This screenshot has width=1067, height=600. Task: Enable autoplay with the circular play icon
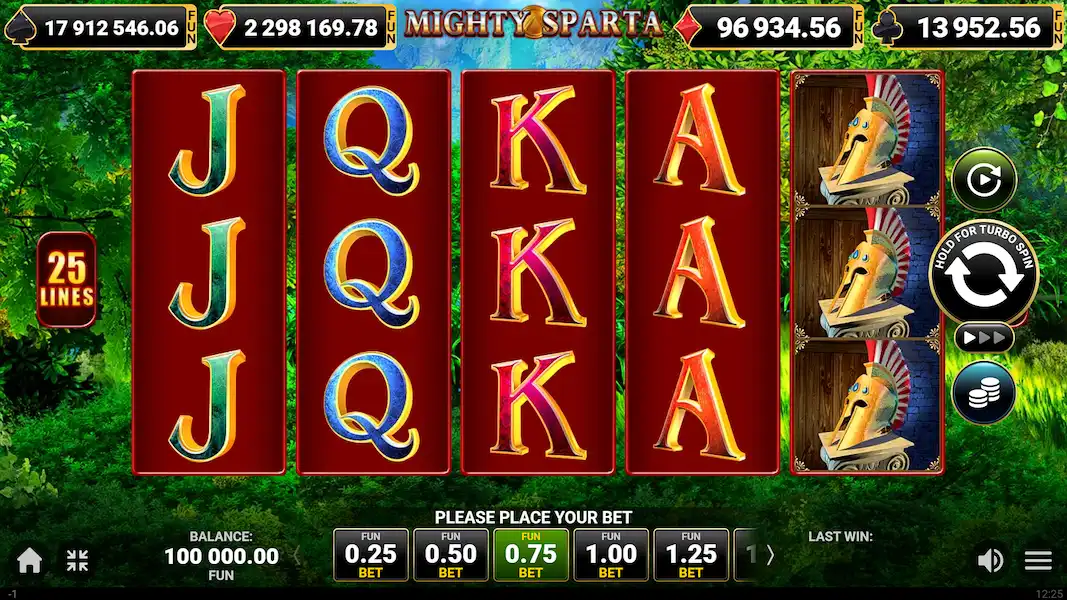click(x=984, y=181)
